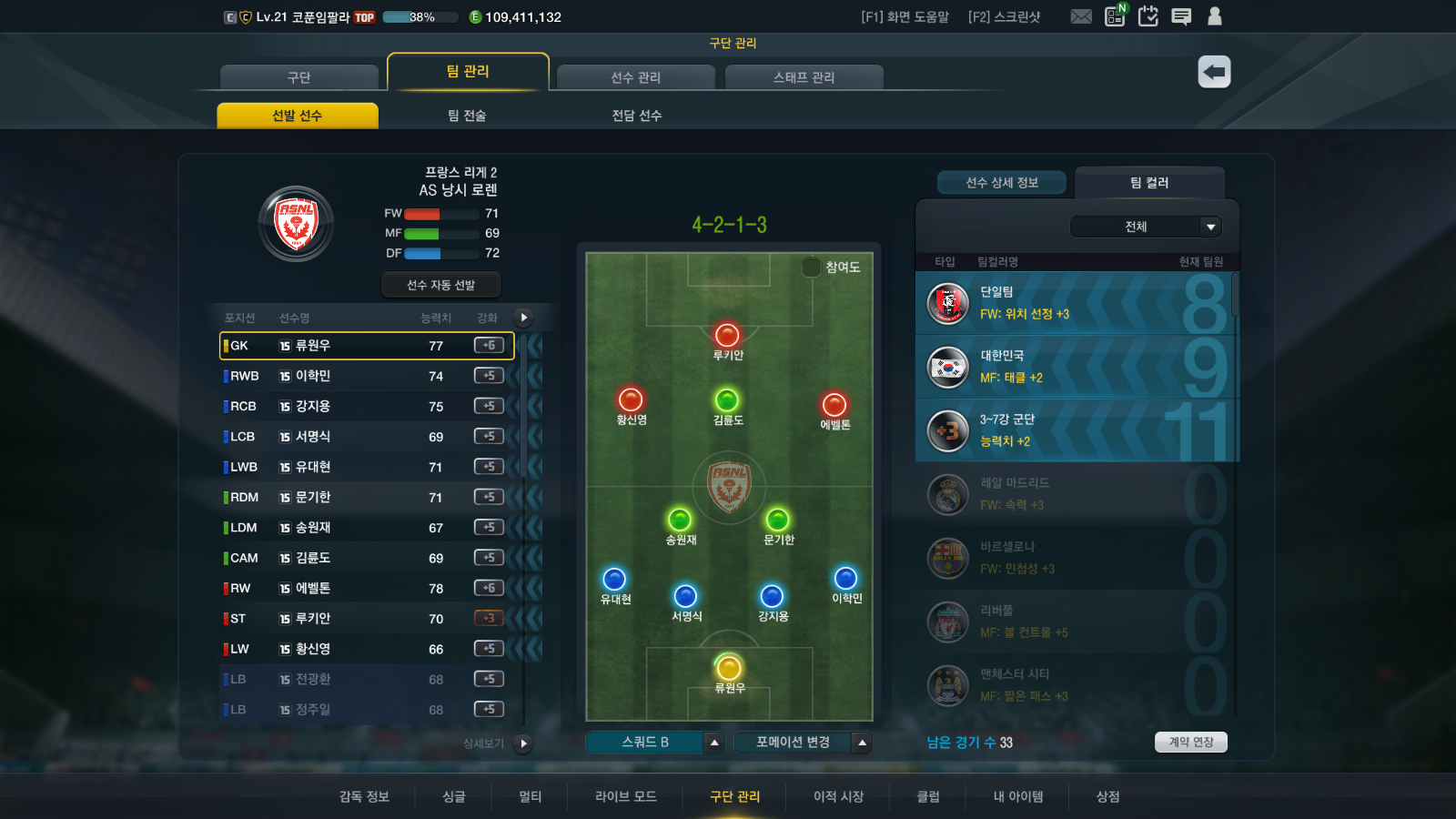Open the 전체 team color filter dropdown
Image resolution: width=1456 pixels, height=819 pixels.
tap(1146, 226)
